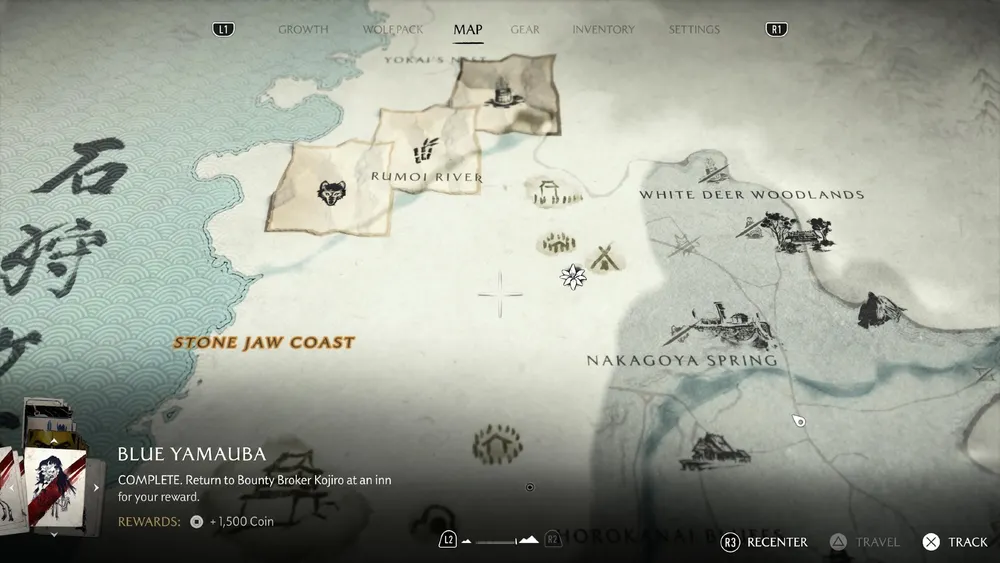Go to the Gear tab
The width and height of the screenshot is (1000, 563).
(526, 29)
